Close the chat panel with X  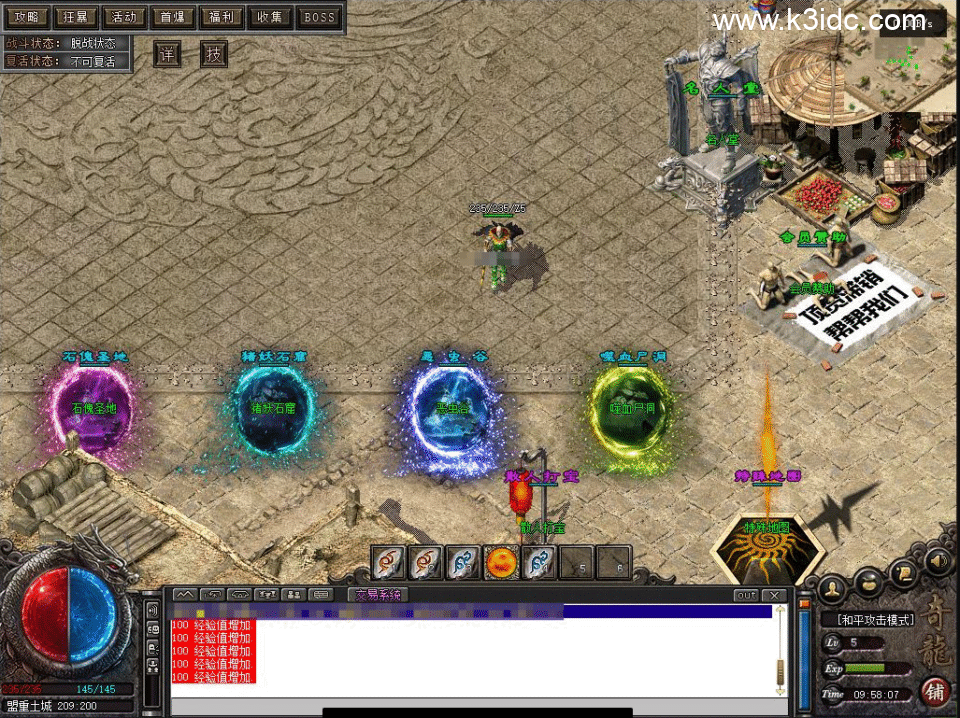pyautogui.click(x=775, y=595)
